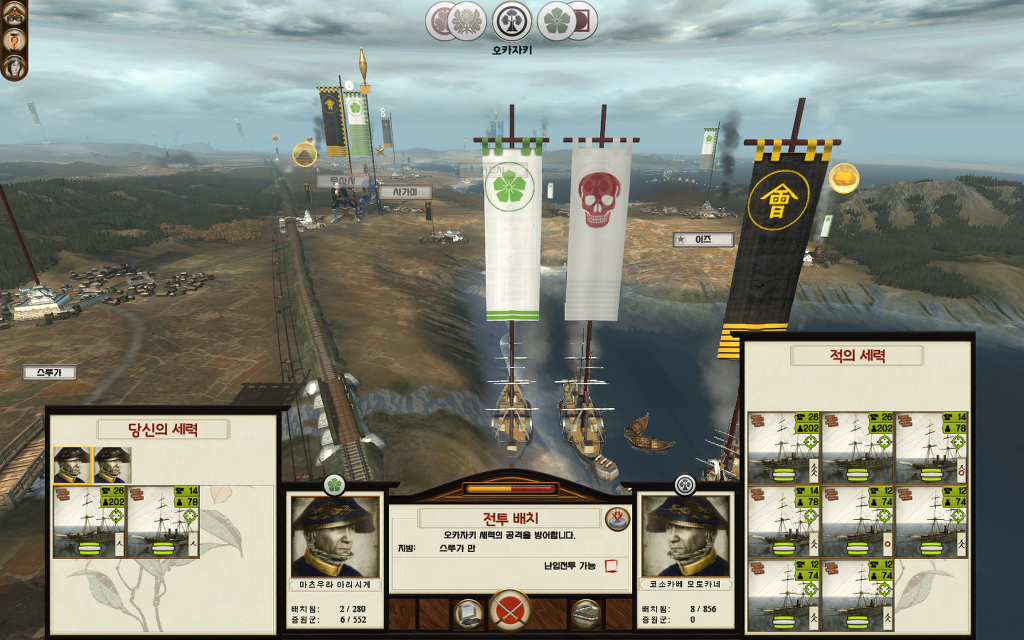
Task: Click the gray clan mon above enemy admiral
Action: [x=684, y=485]
